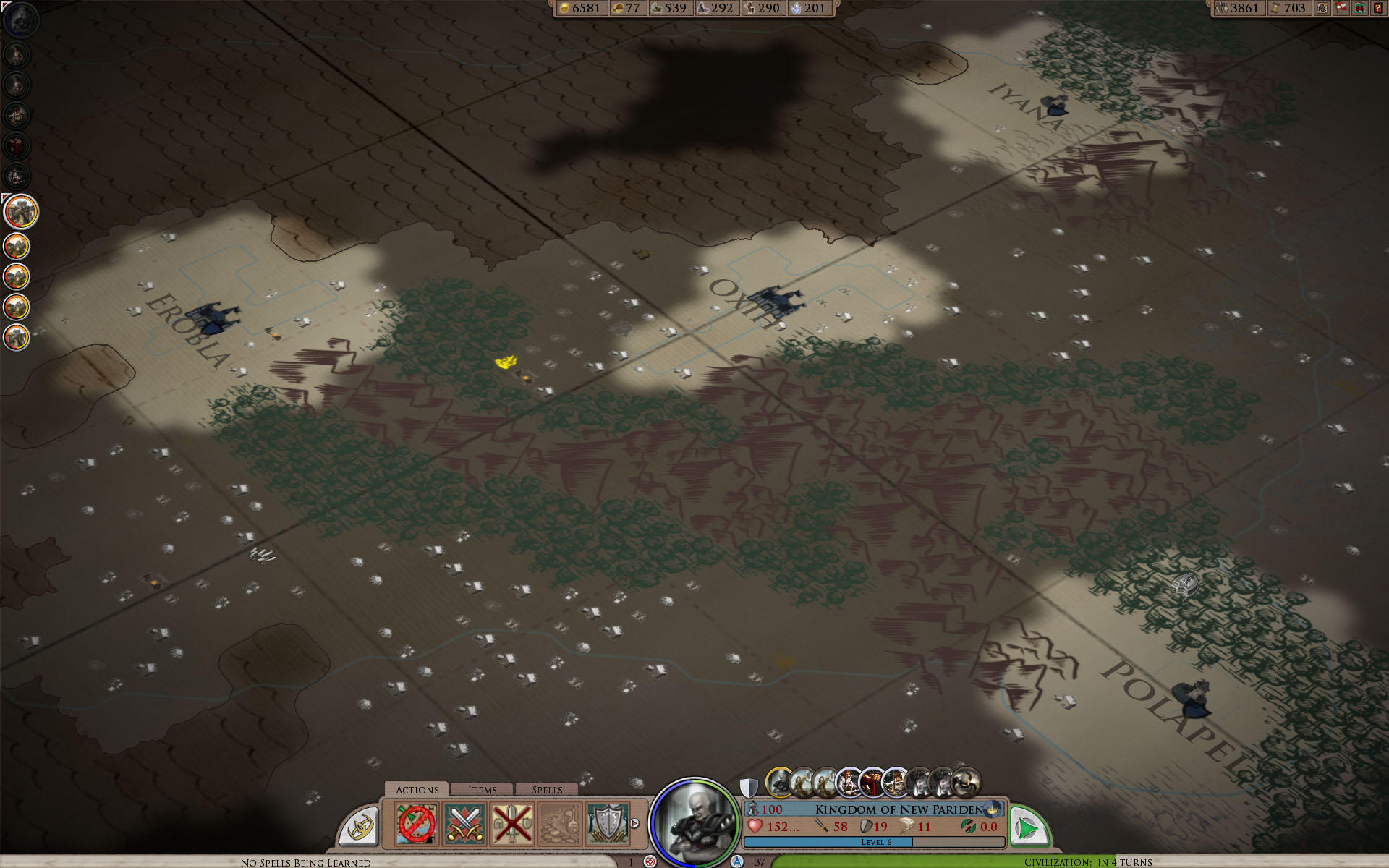Open the red and white flag menu
This screenshot has height=868, width=1389.
point(1341,8)
